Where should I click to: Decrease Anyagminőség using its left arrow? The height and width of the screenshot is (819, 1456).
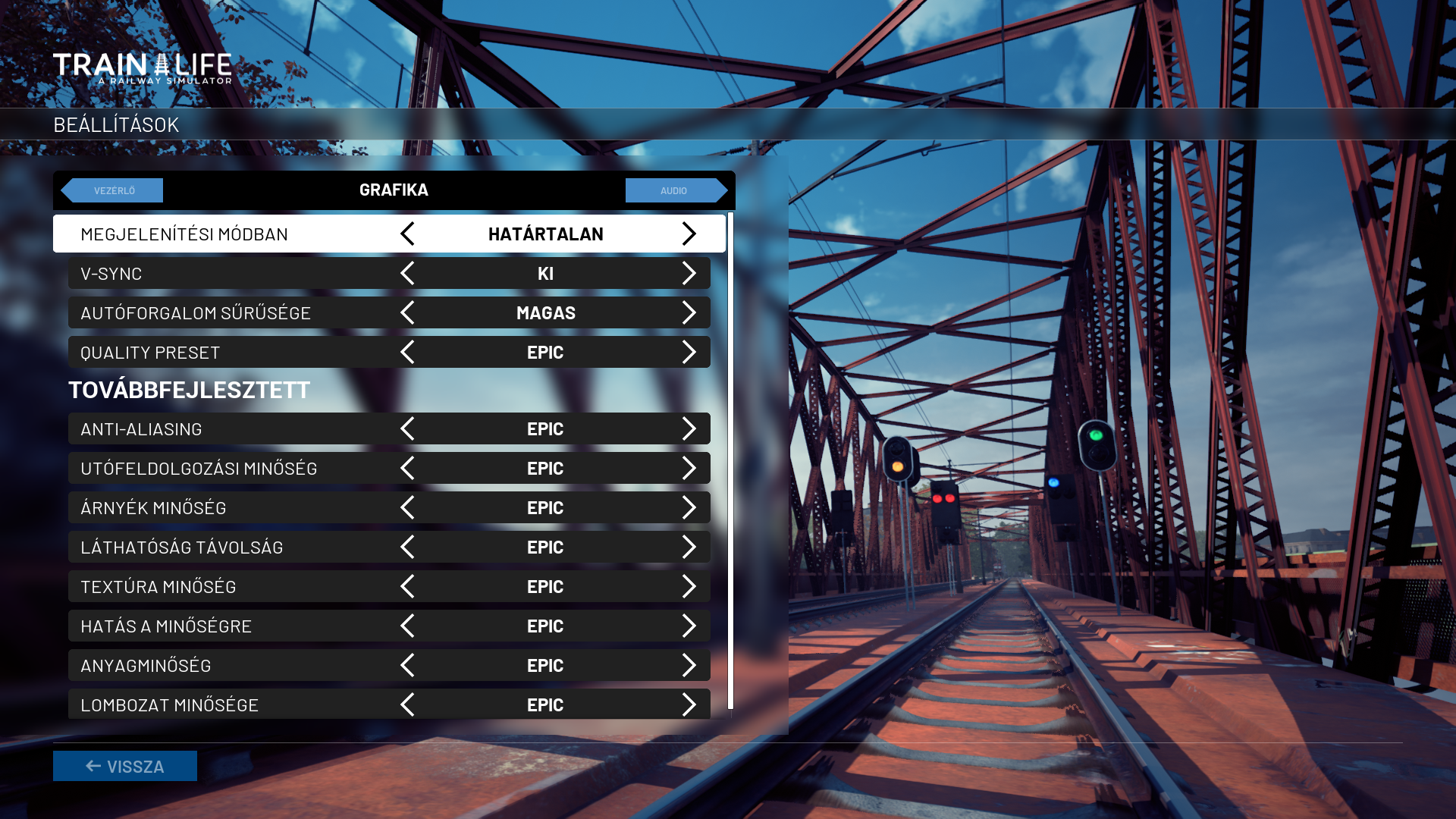pos(407,665)
